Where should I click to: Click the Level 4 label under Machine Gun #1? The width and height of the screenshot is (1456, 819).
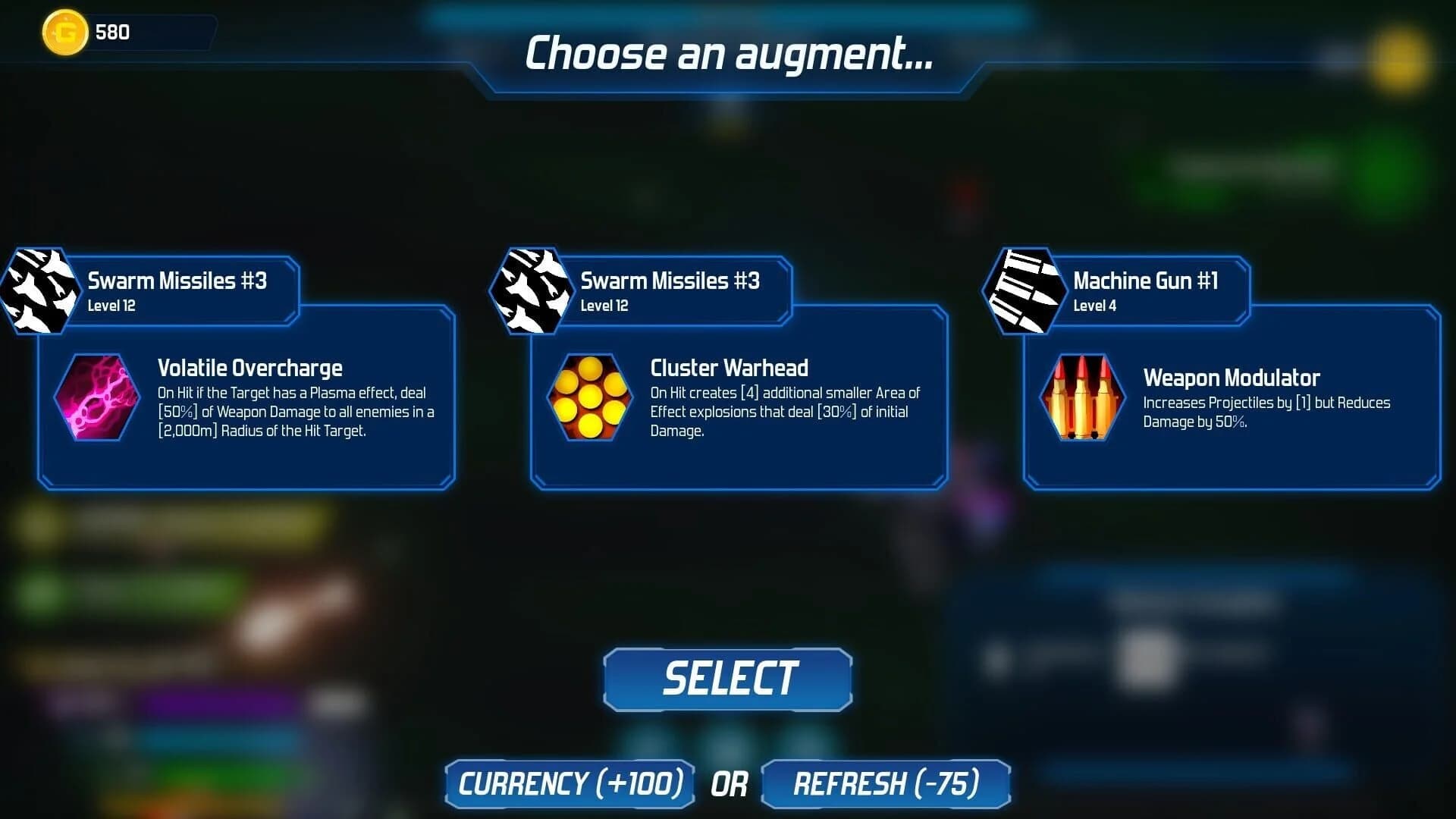(x=1094, y=306)
